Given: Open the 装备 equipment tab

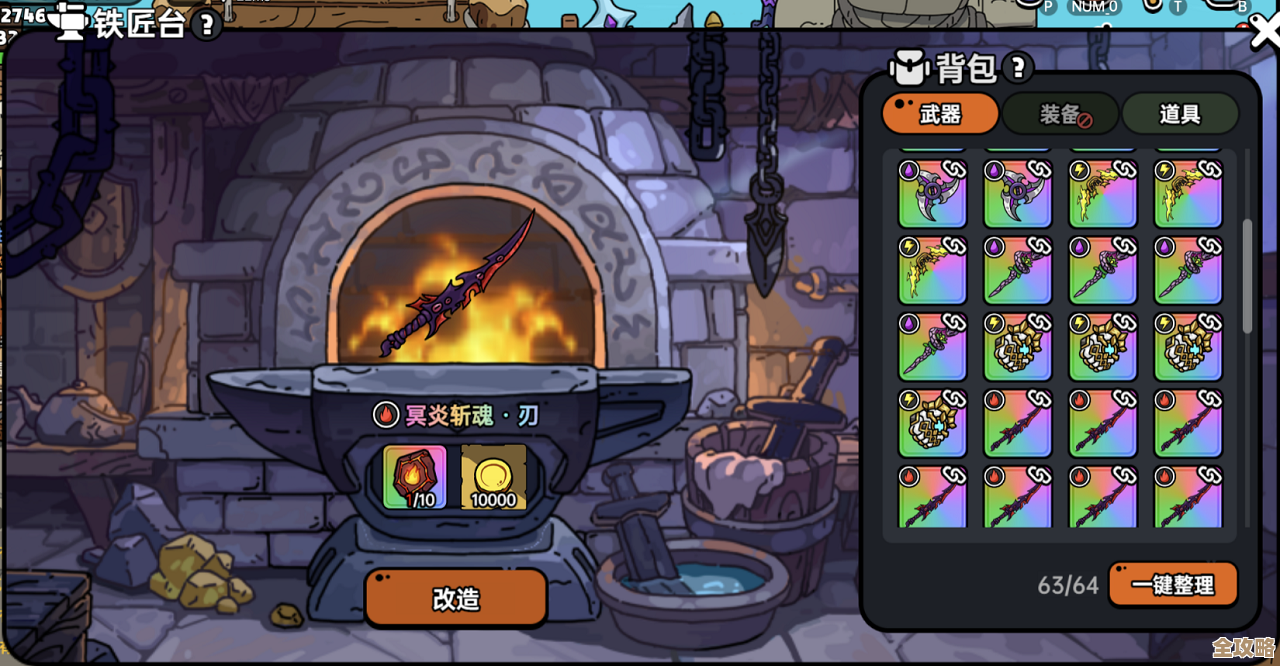Looking at the screenshot, I should [1059, 114].
